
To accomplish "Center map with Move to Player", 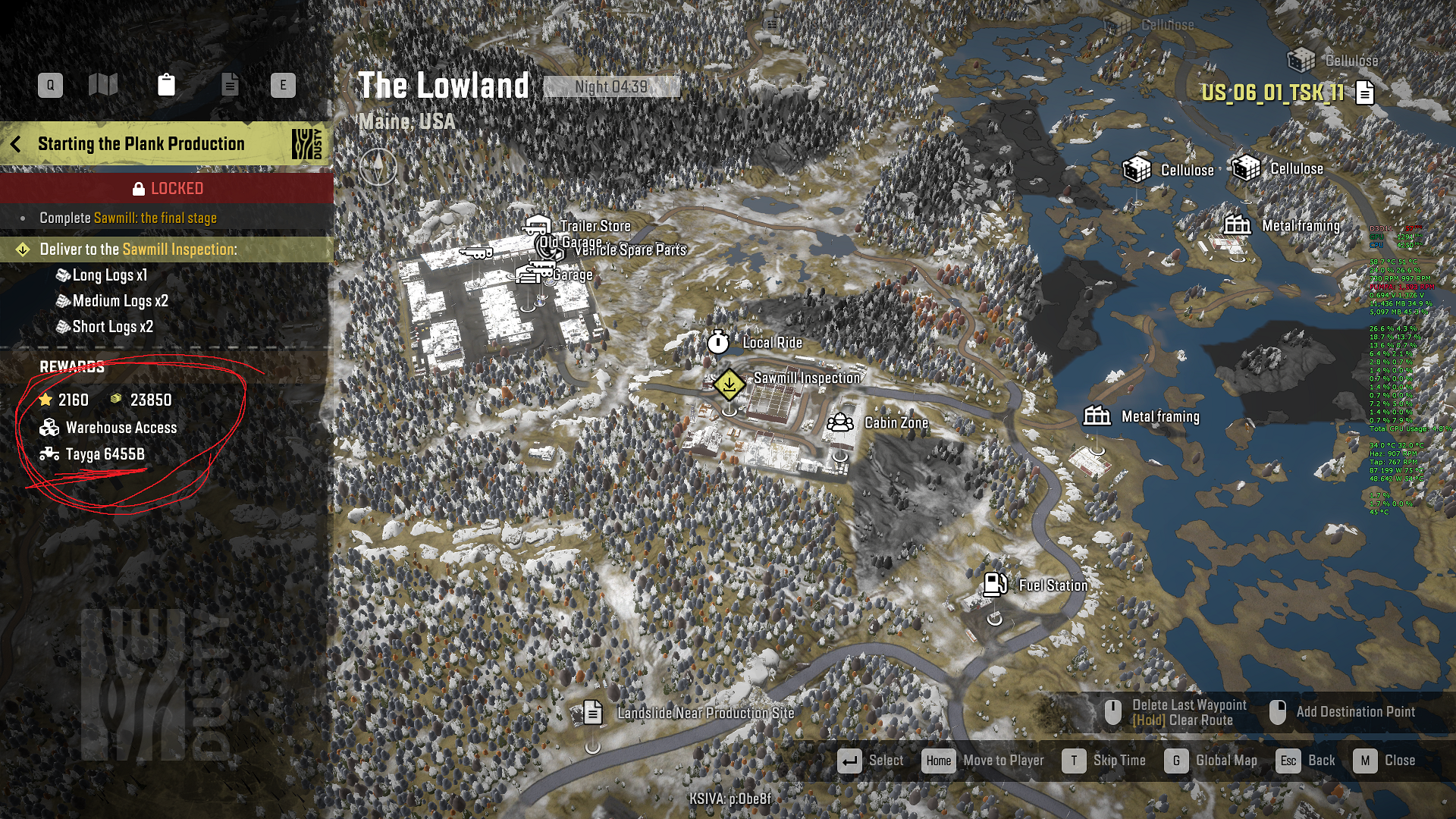I will pos(939,761).
